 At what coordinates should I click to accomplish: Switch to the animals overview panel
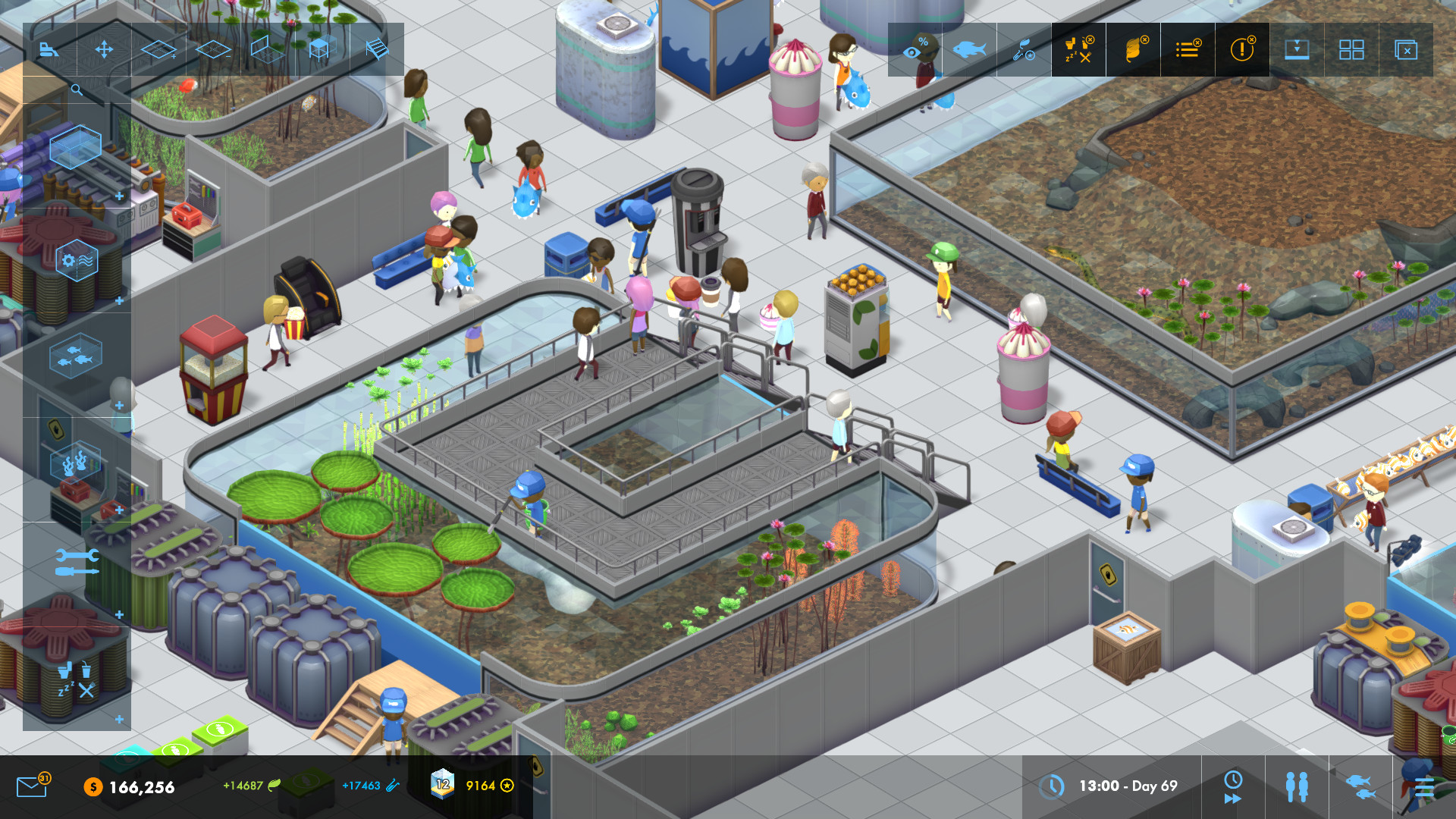(1360, 789)
